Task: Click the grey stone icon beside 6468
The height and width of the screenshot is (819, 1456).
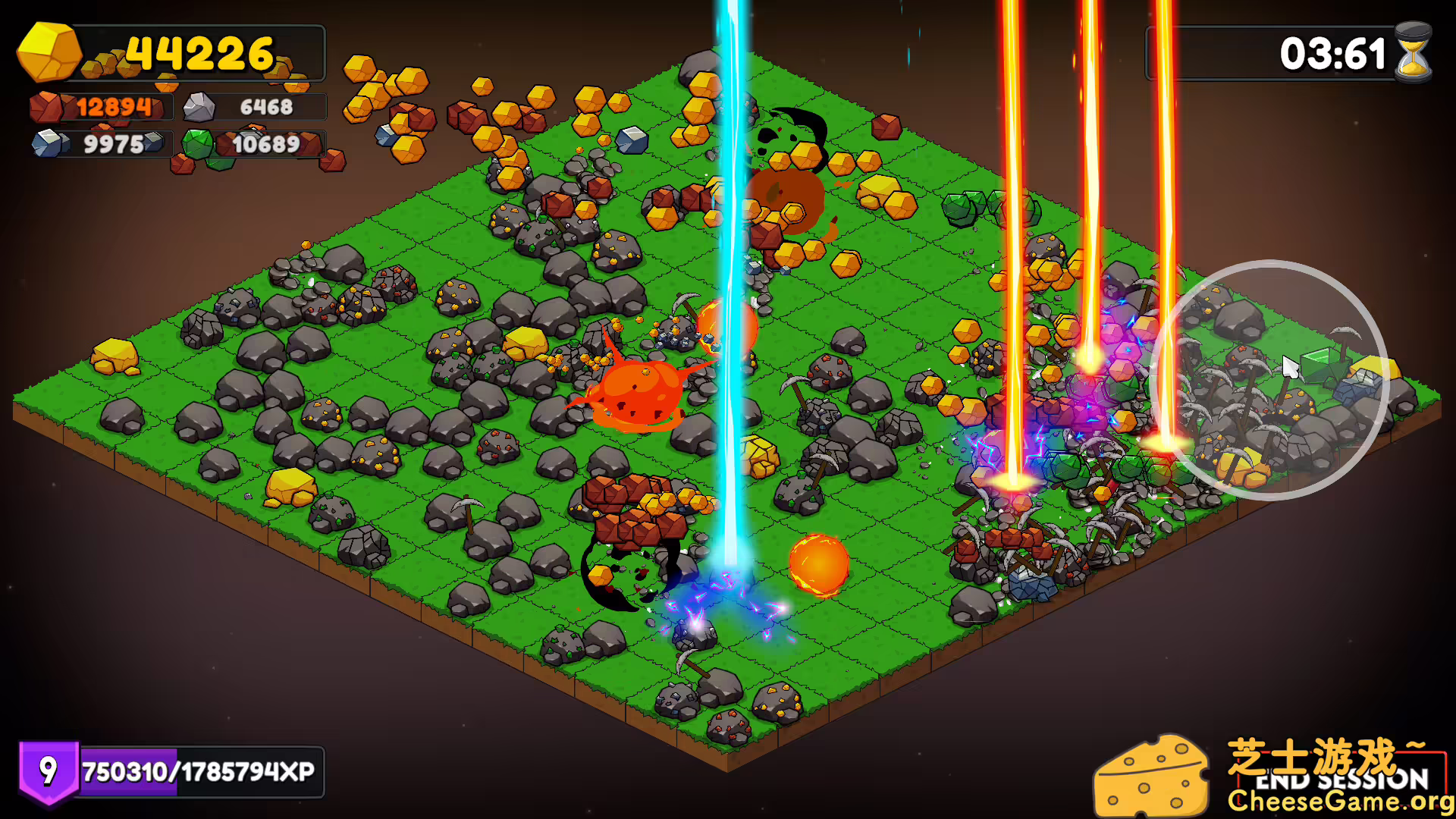Action: 199,106
